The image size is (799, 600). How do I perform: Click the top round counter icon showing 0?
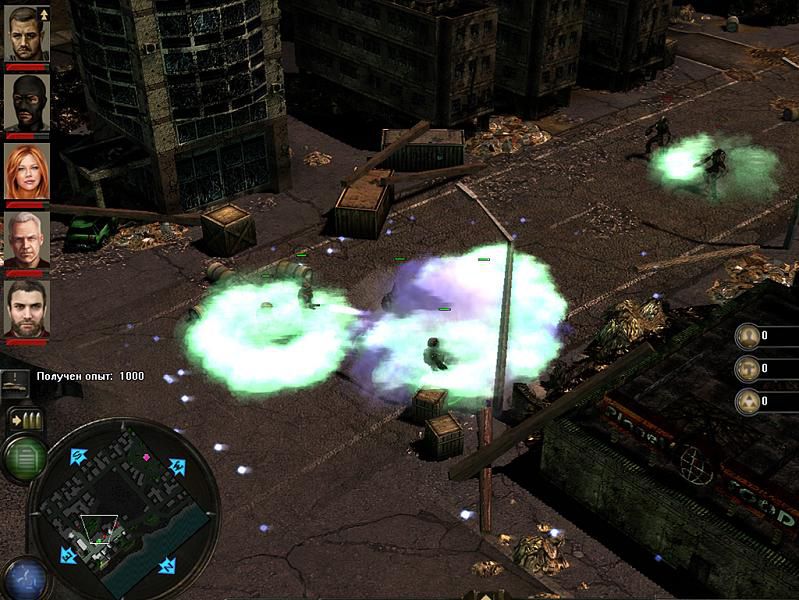[746, 336]
